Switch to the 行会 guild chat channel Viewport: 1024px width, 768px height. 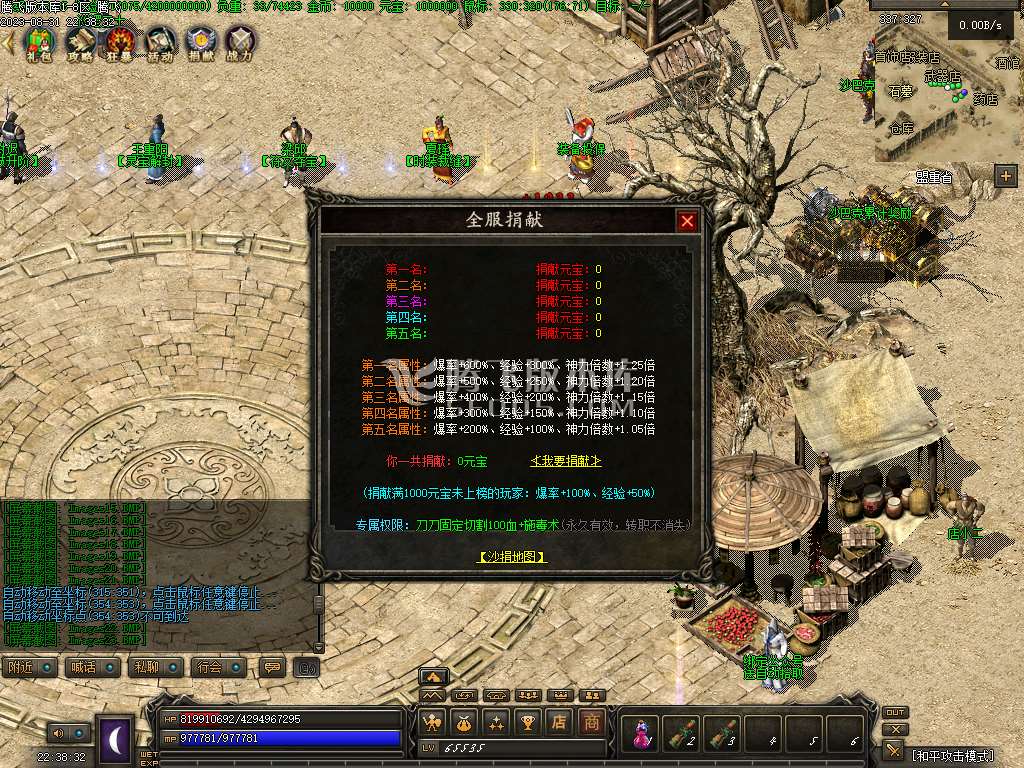216,667
